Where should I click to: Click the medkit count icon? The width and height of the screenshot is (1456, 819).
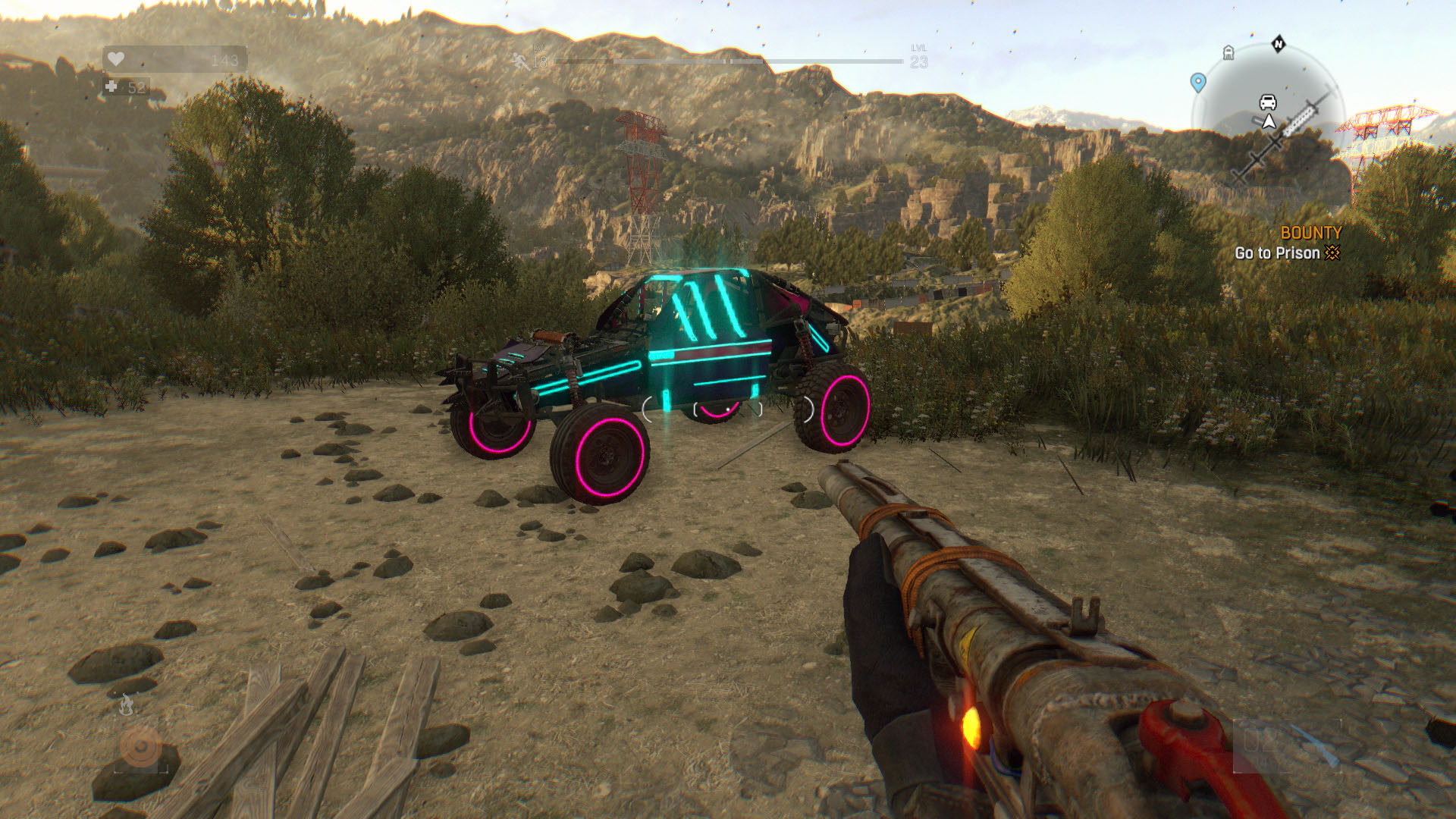[x=111, y=87]
